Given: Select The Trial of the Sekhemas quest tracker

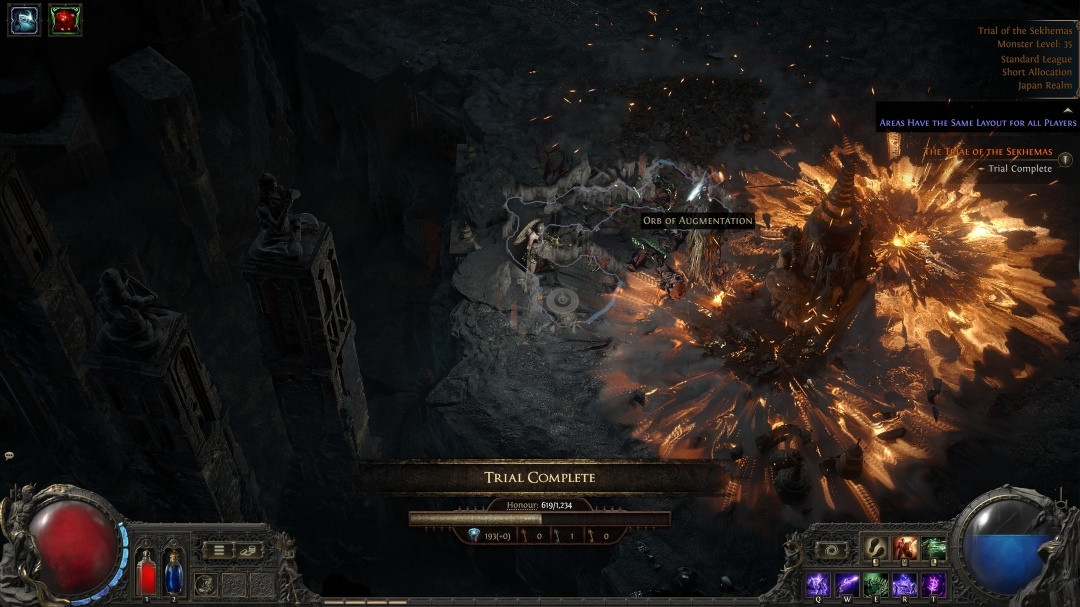Looking at the screenshot, I should click(987, 152).
